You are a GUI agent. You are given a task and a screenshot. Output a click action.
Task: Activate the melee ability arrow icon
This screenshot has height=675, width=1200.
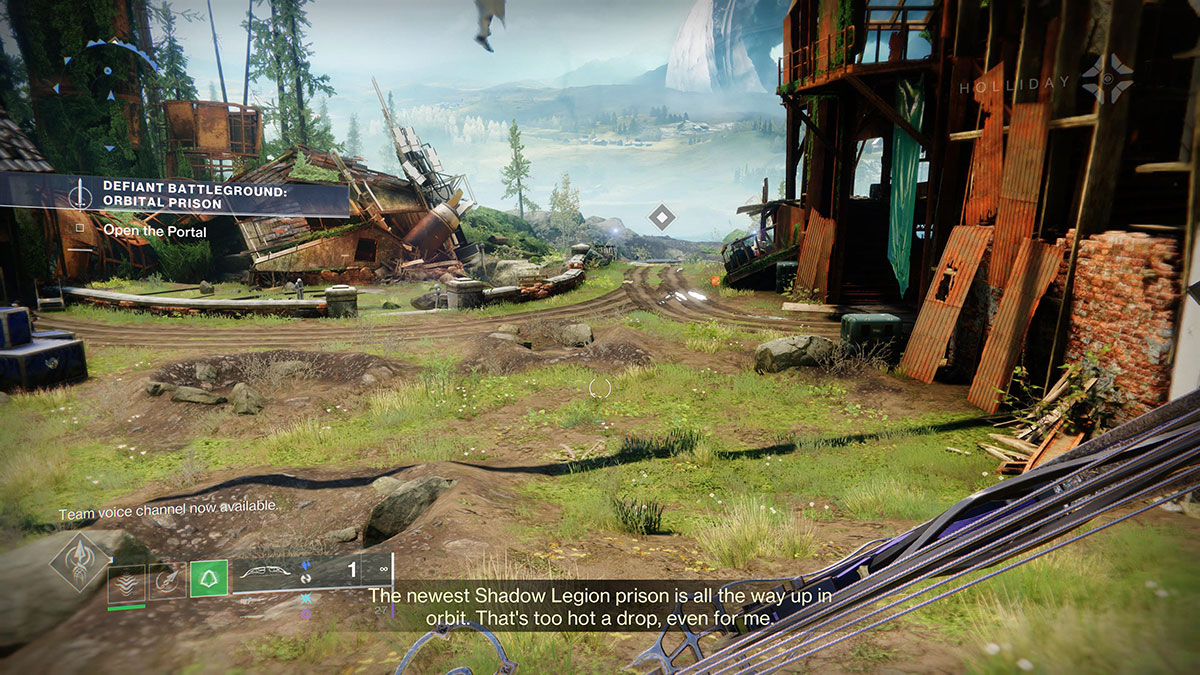[x=168, y=580]
